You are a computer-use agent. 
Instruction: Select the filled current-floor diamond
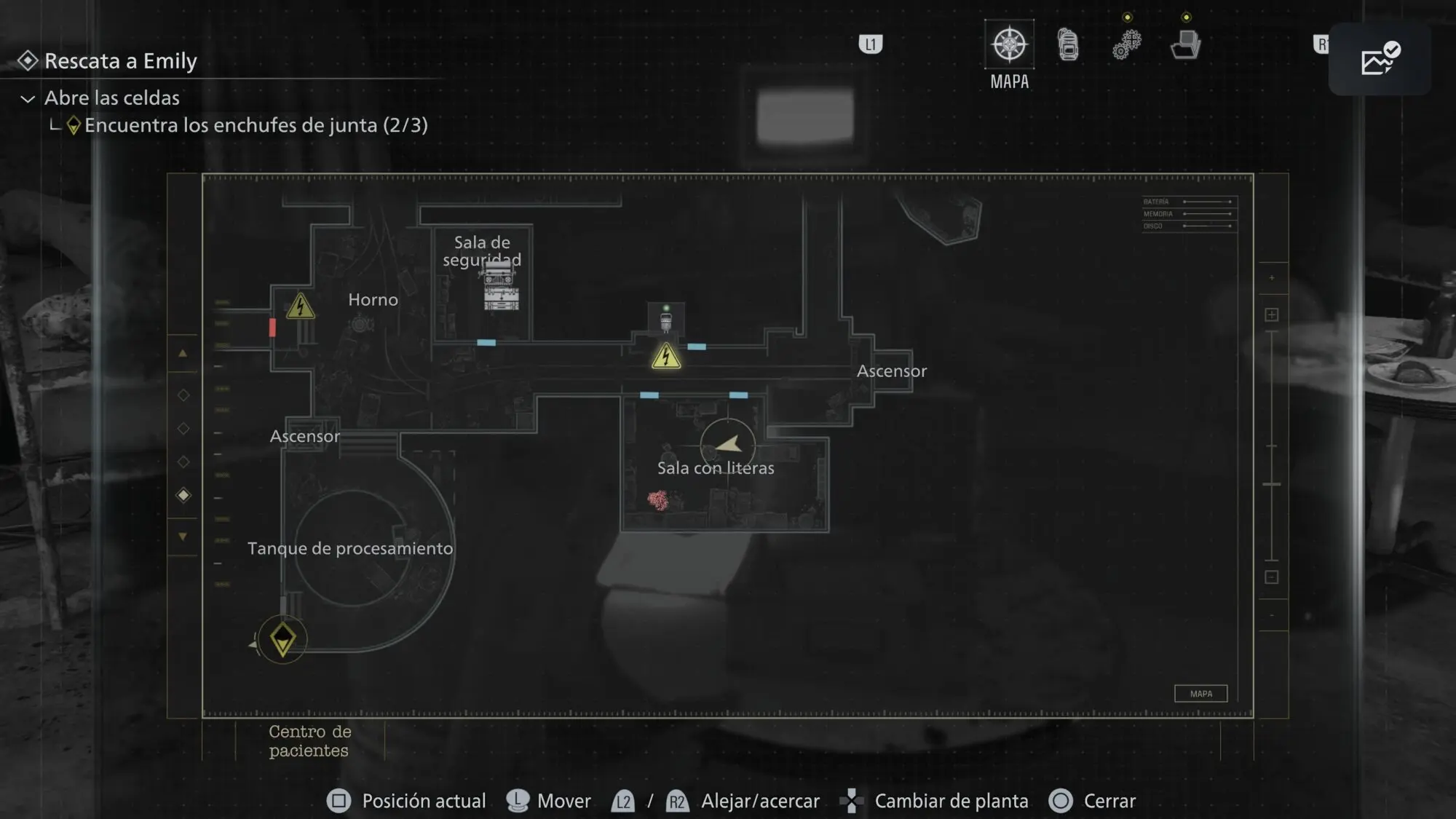pyautogui.click(x=183, y=495)
